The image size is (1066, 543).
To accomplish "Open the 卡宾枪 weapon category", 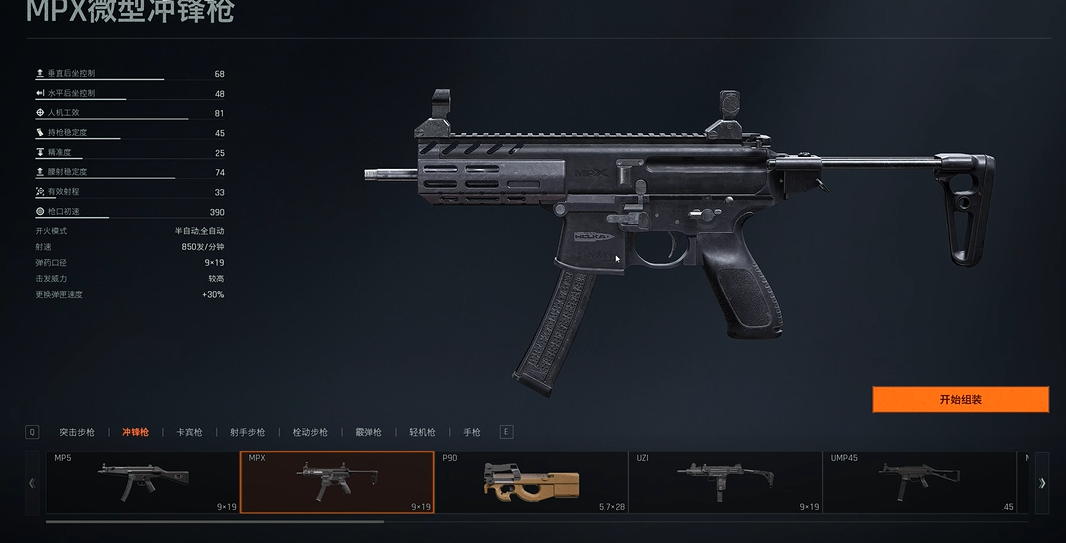I will [189, 433].
